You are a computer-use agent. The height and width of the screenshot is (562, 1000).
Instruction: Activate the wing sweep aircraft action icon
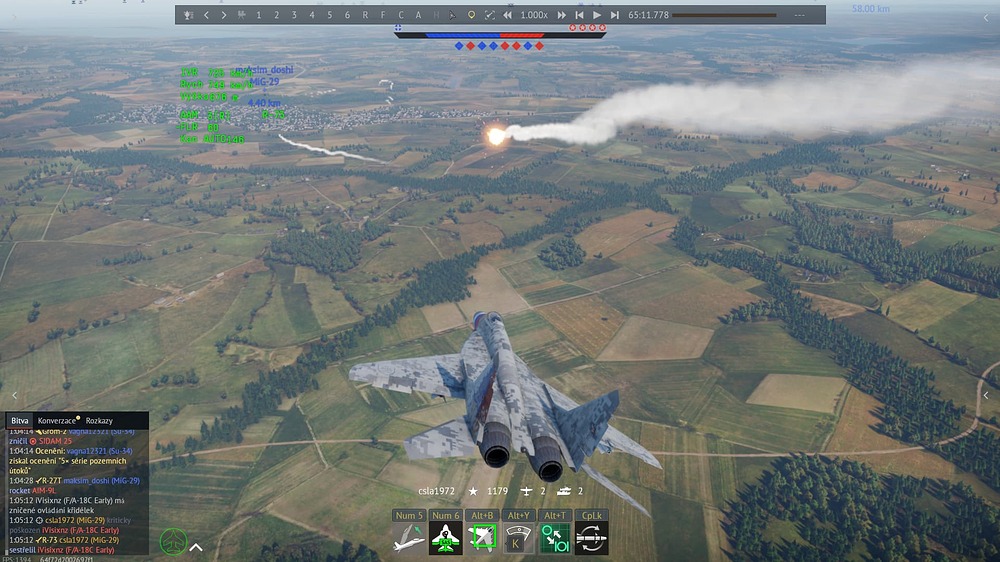(409, 539)
